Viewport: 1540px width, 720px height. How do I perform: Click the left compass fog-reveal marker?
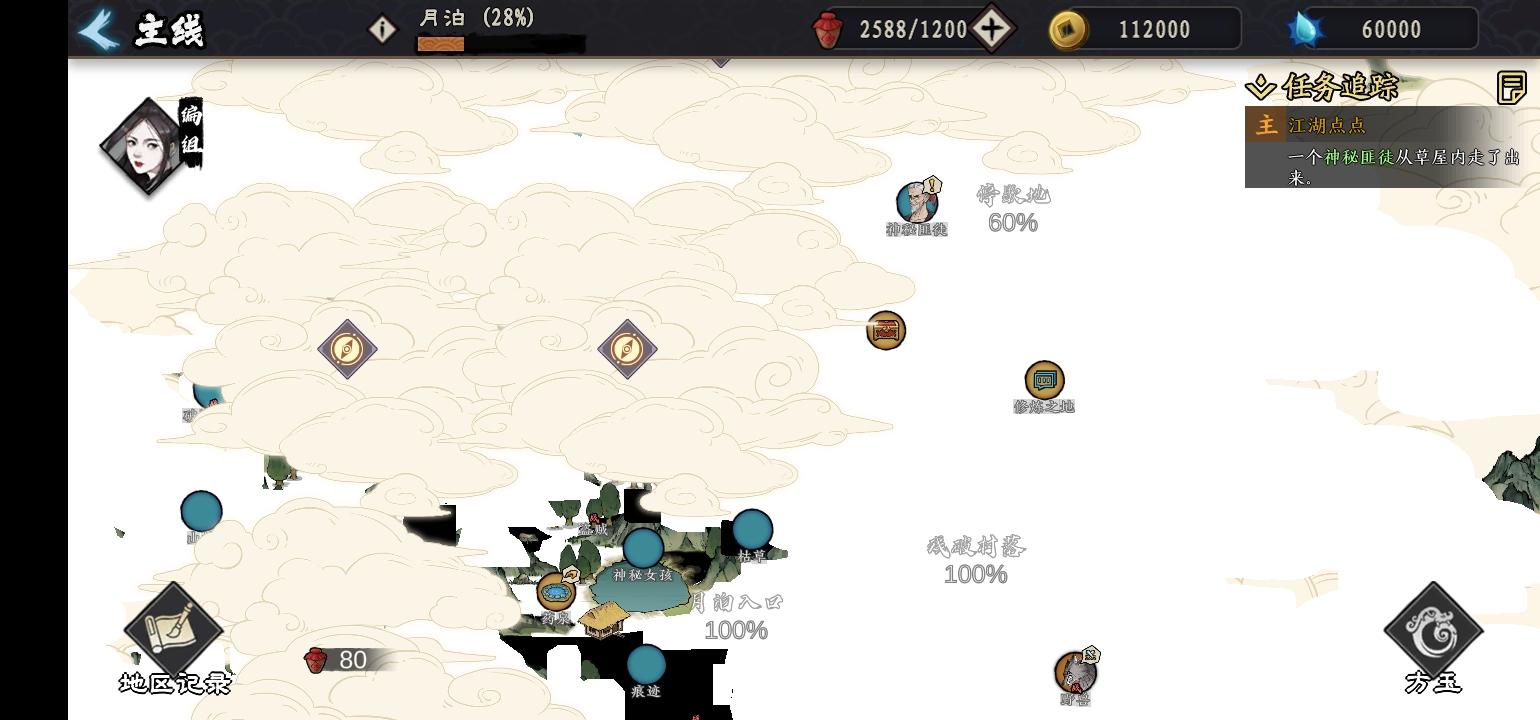[348, 348]
